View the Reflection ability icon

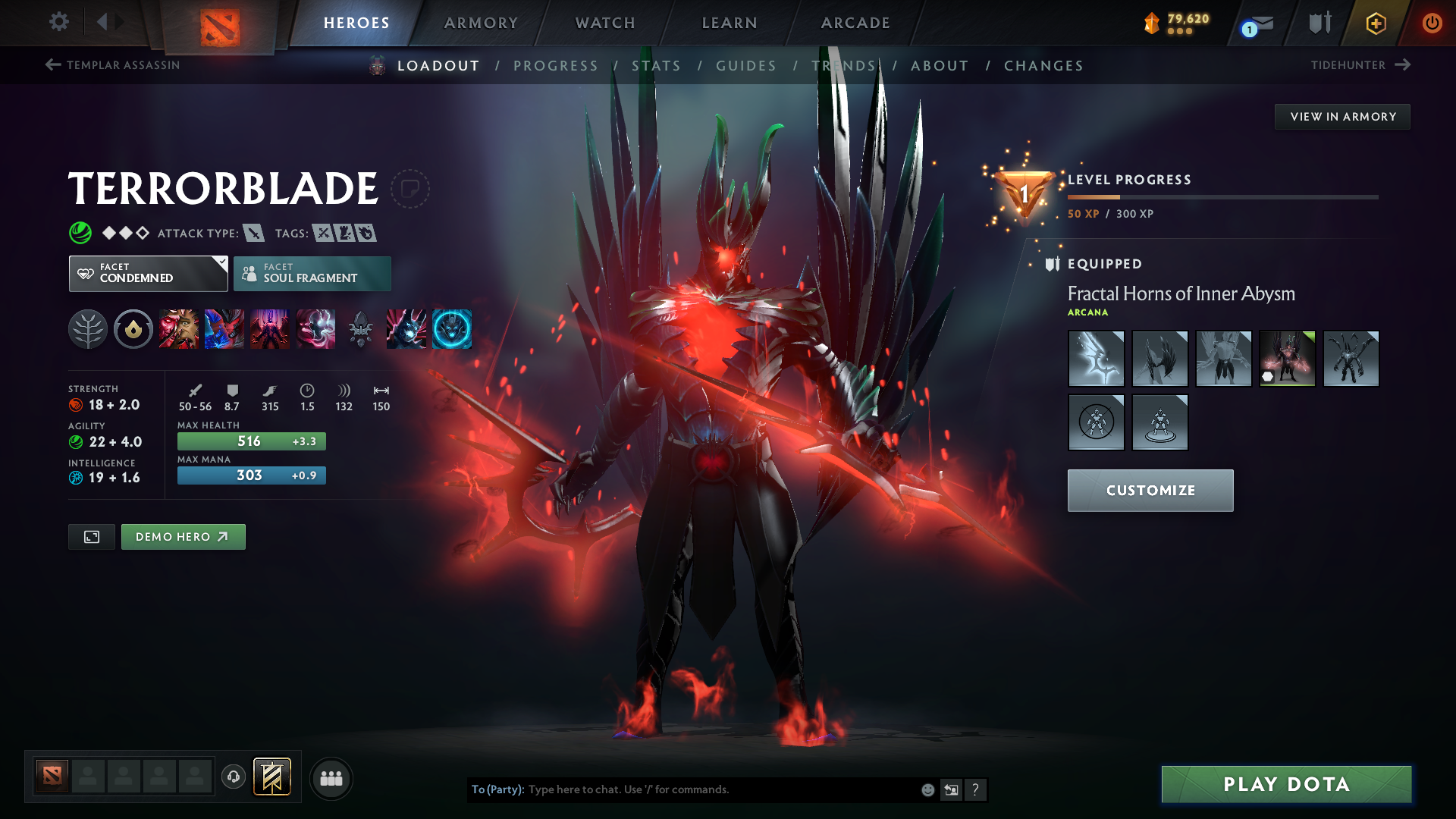pyautogui.click(x=179, y=329)
